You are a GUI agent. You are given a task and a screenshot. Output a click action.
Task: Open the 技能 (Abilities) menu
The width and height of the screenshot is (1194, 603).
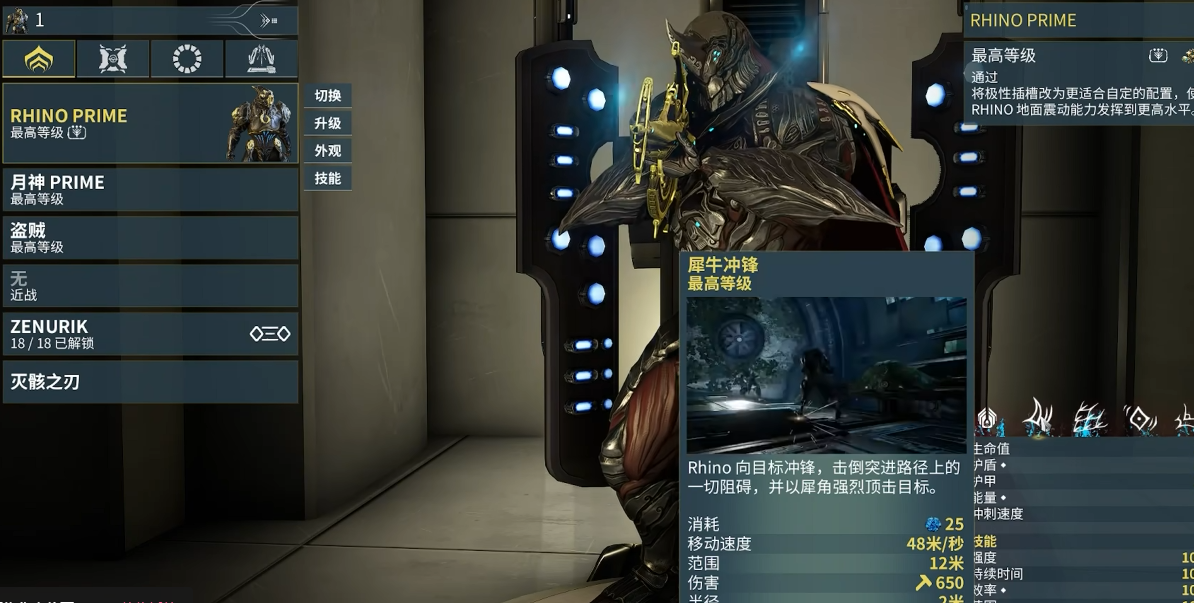(328, 179)
